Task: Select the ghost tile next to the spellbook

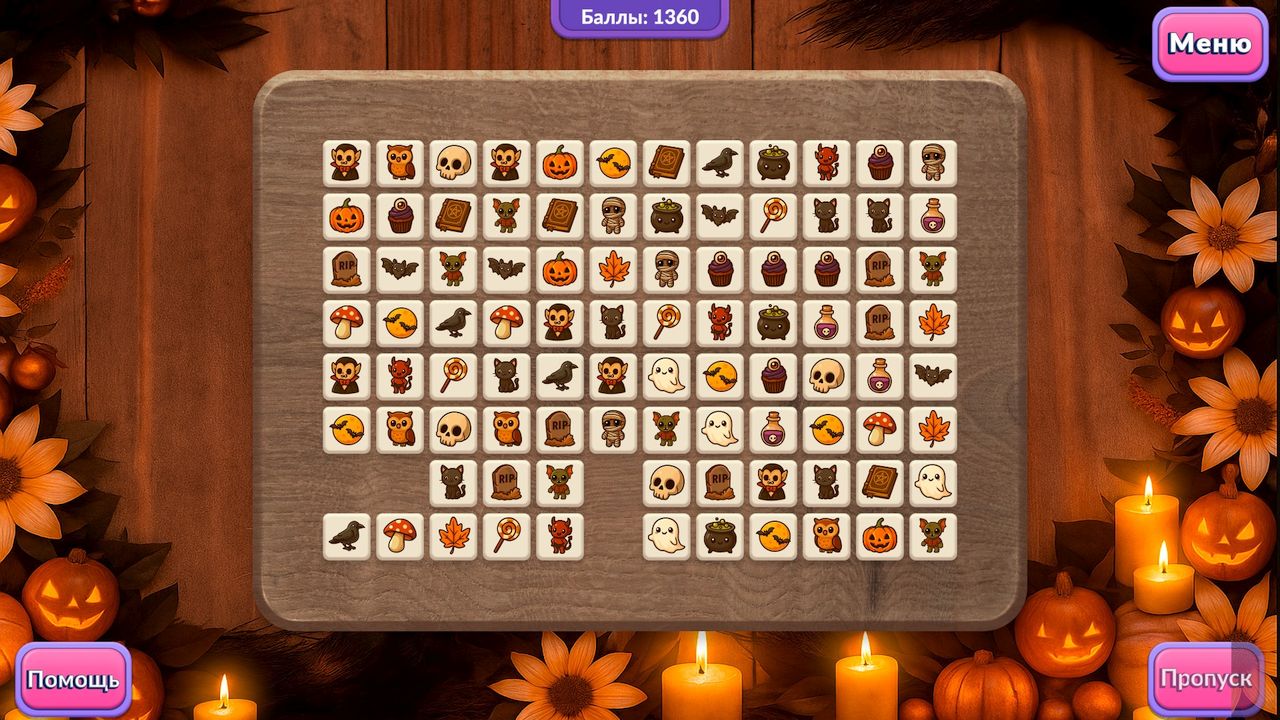Action: click(933, 482)
